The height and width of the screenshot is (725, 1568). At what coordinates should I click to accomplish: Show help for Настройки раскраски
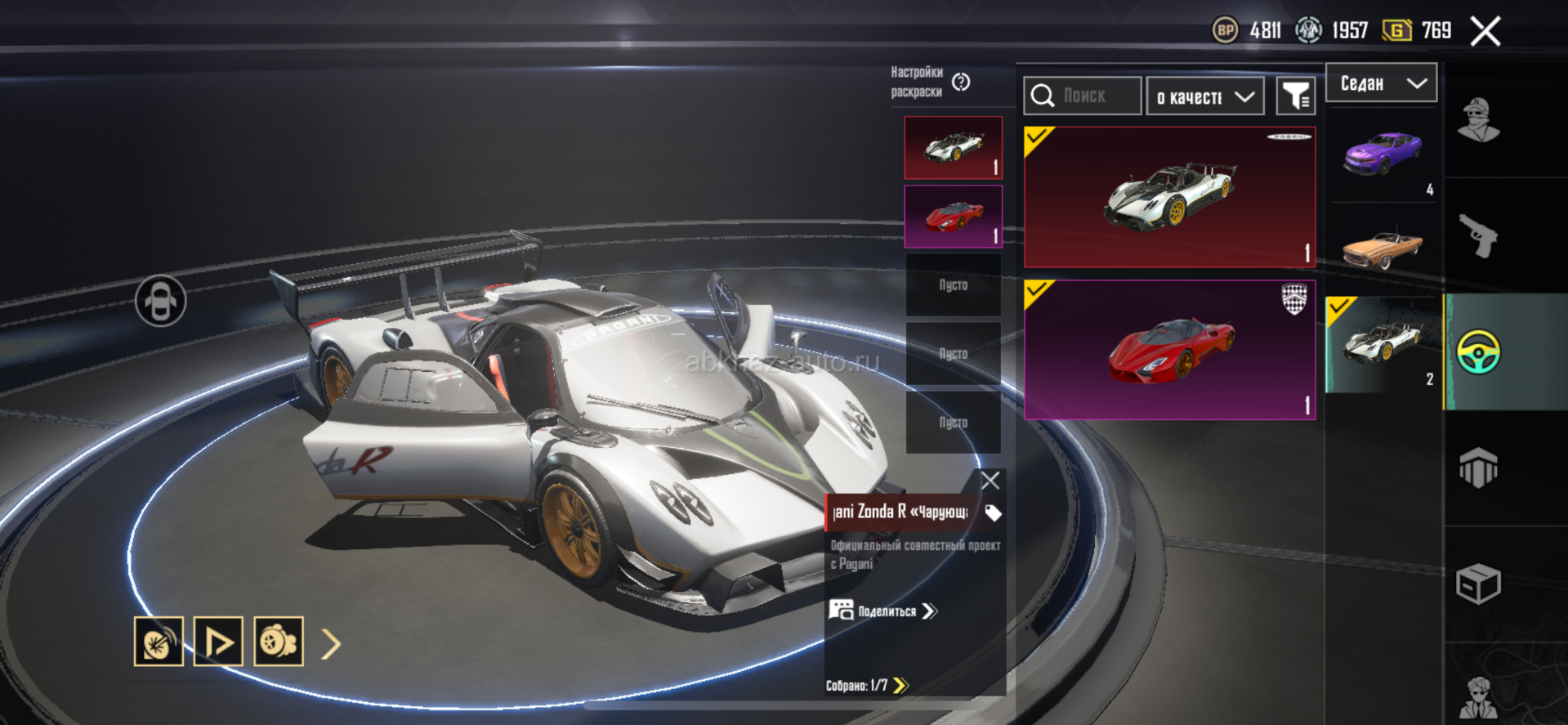(x=961, y=82)
